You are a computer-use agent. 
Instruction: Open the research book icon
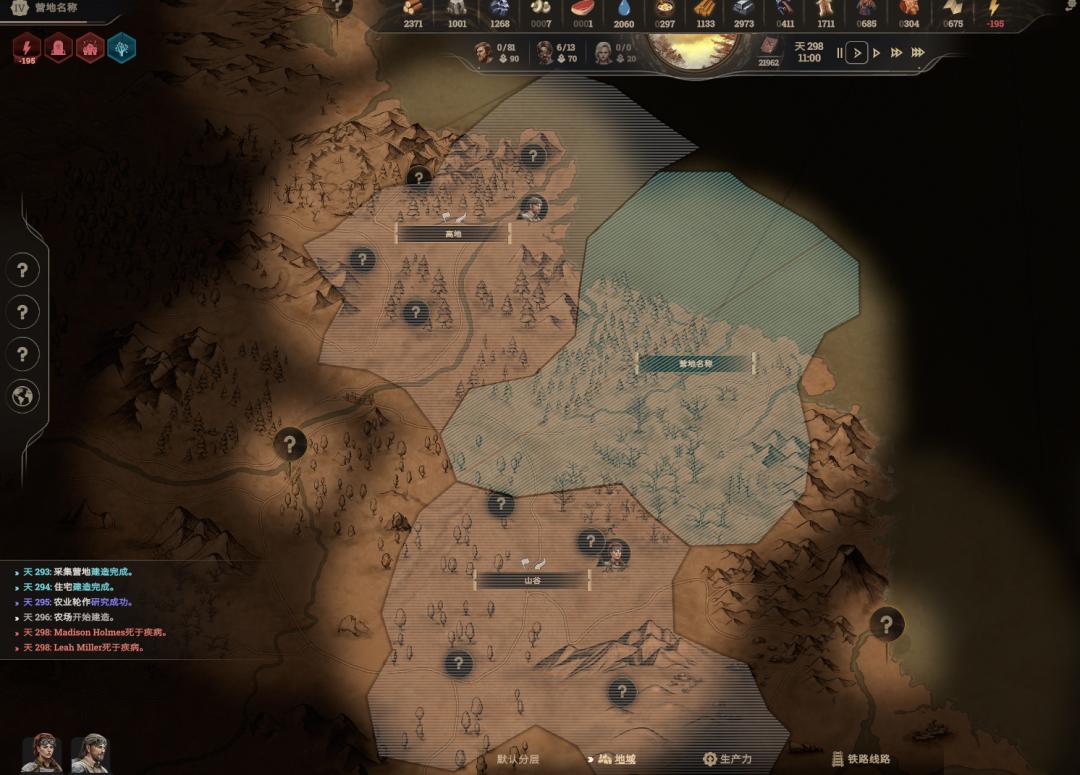pyautogui.click(x=768, y=47)
